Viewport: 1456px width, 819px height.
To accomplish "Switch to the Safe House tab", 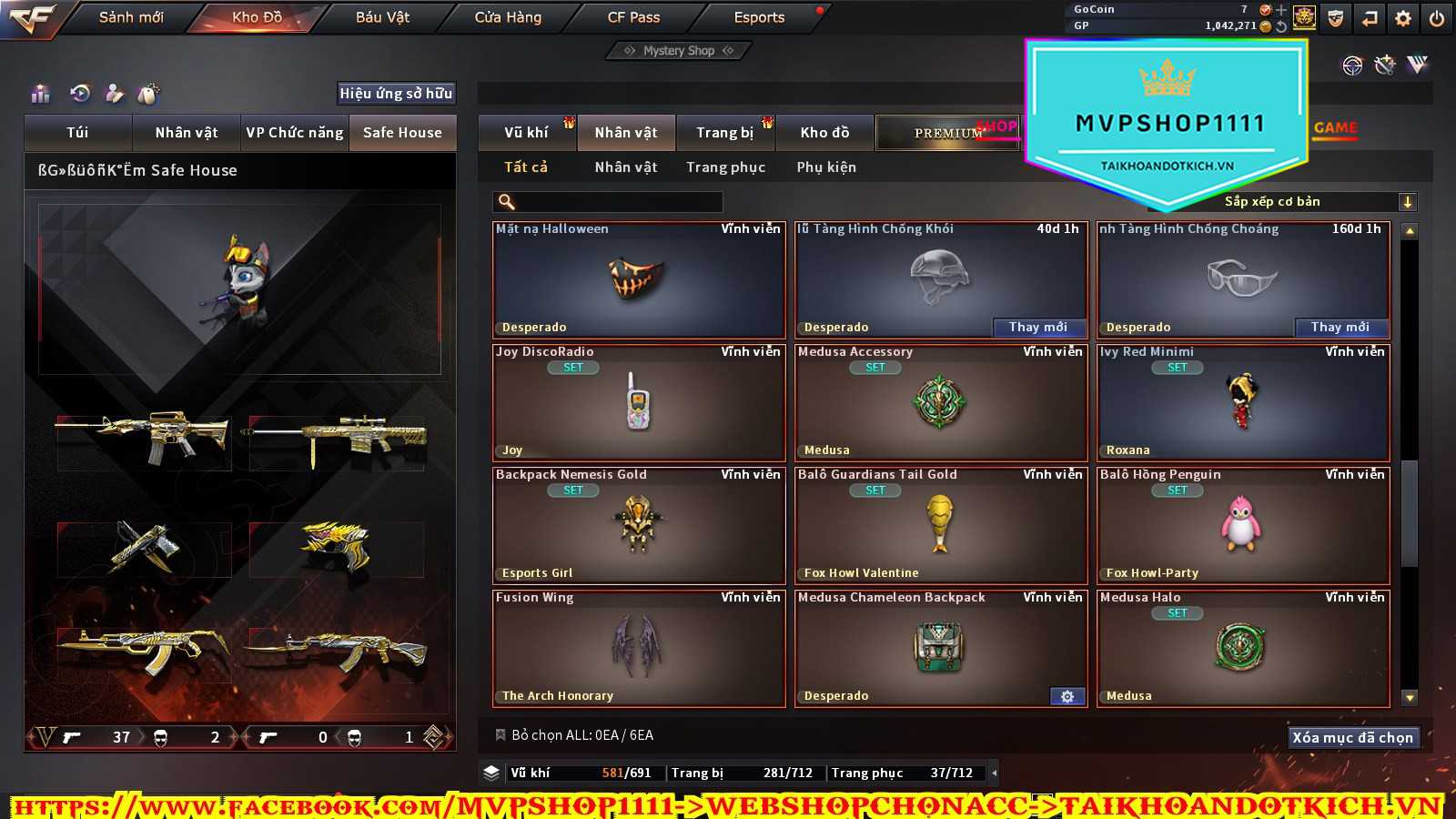I will click(402, 133).
